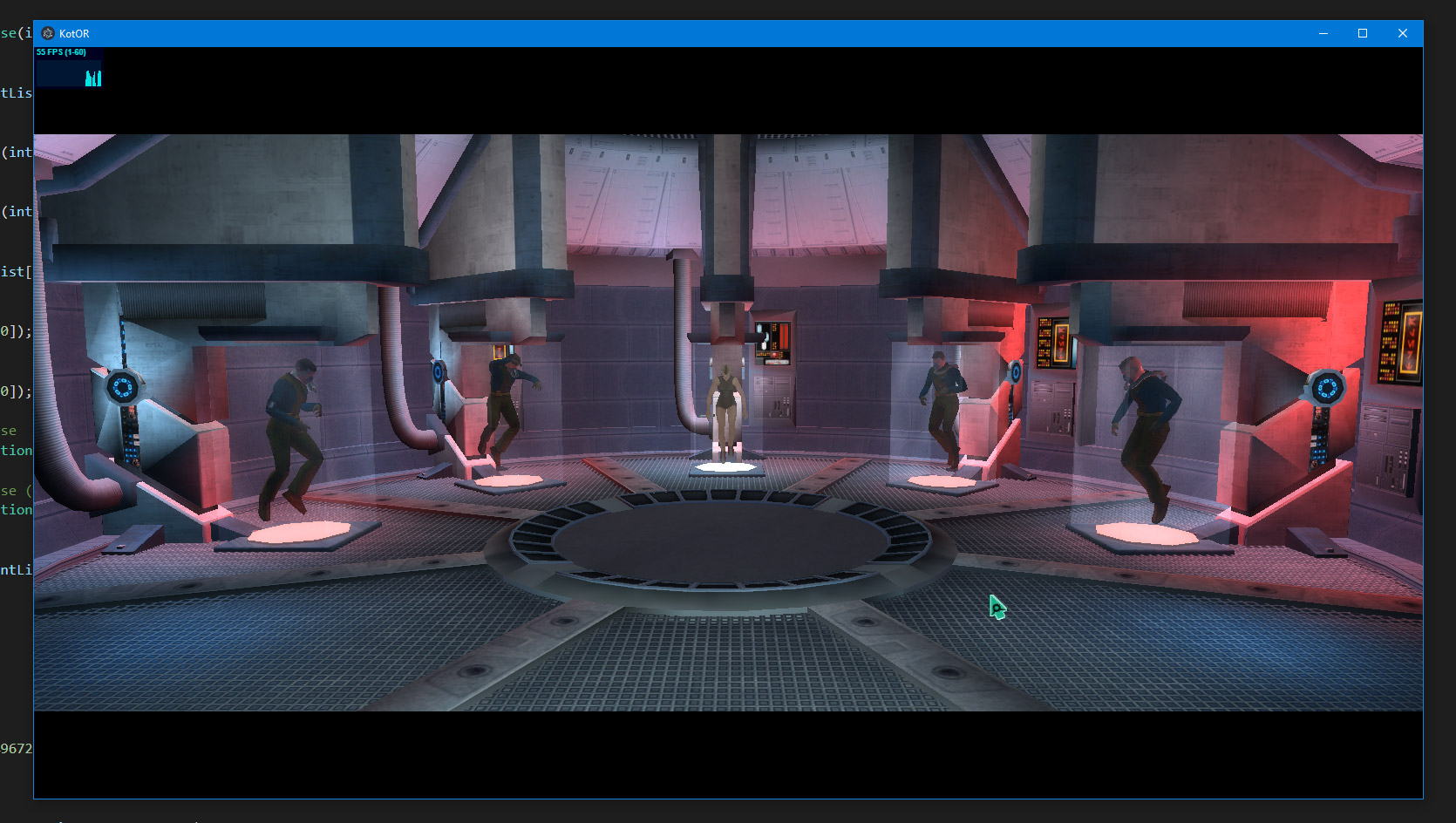Minimize the KotOR window
The width and height of the screenshot is (1456, 823).
point(1323,33)
